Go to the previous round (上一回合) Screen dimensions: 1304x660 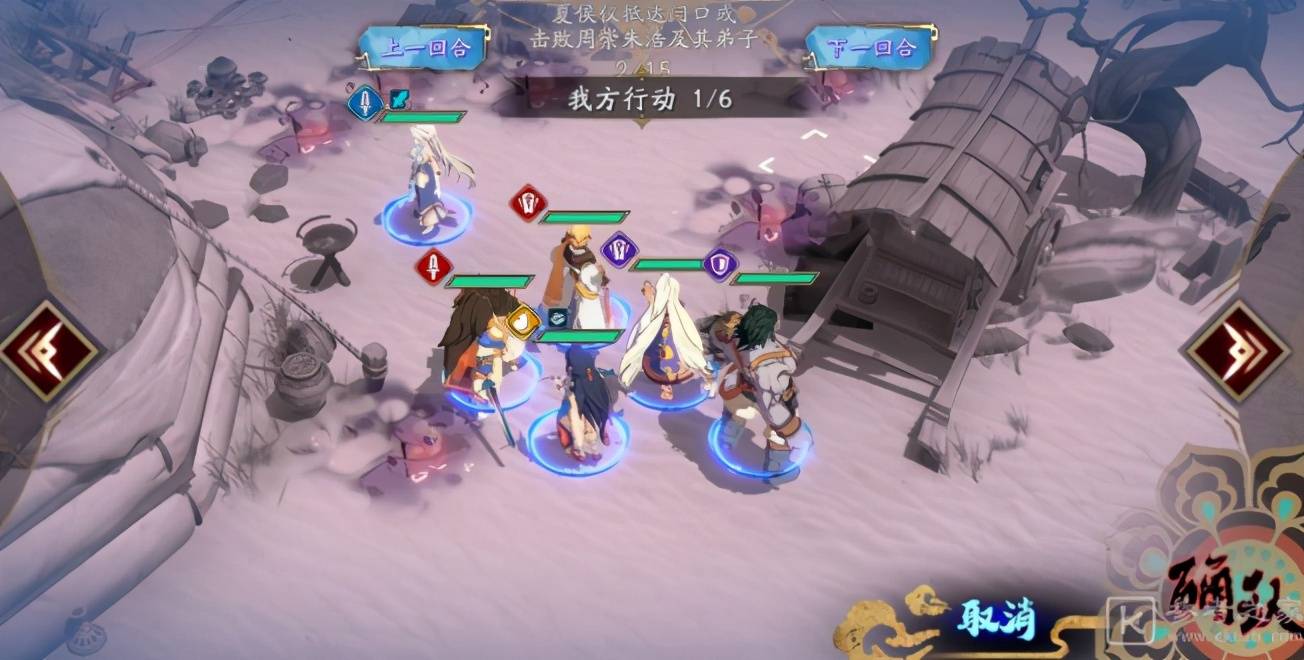(x=424, y=48)
